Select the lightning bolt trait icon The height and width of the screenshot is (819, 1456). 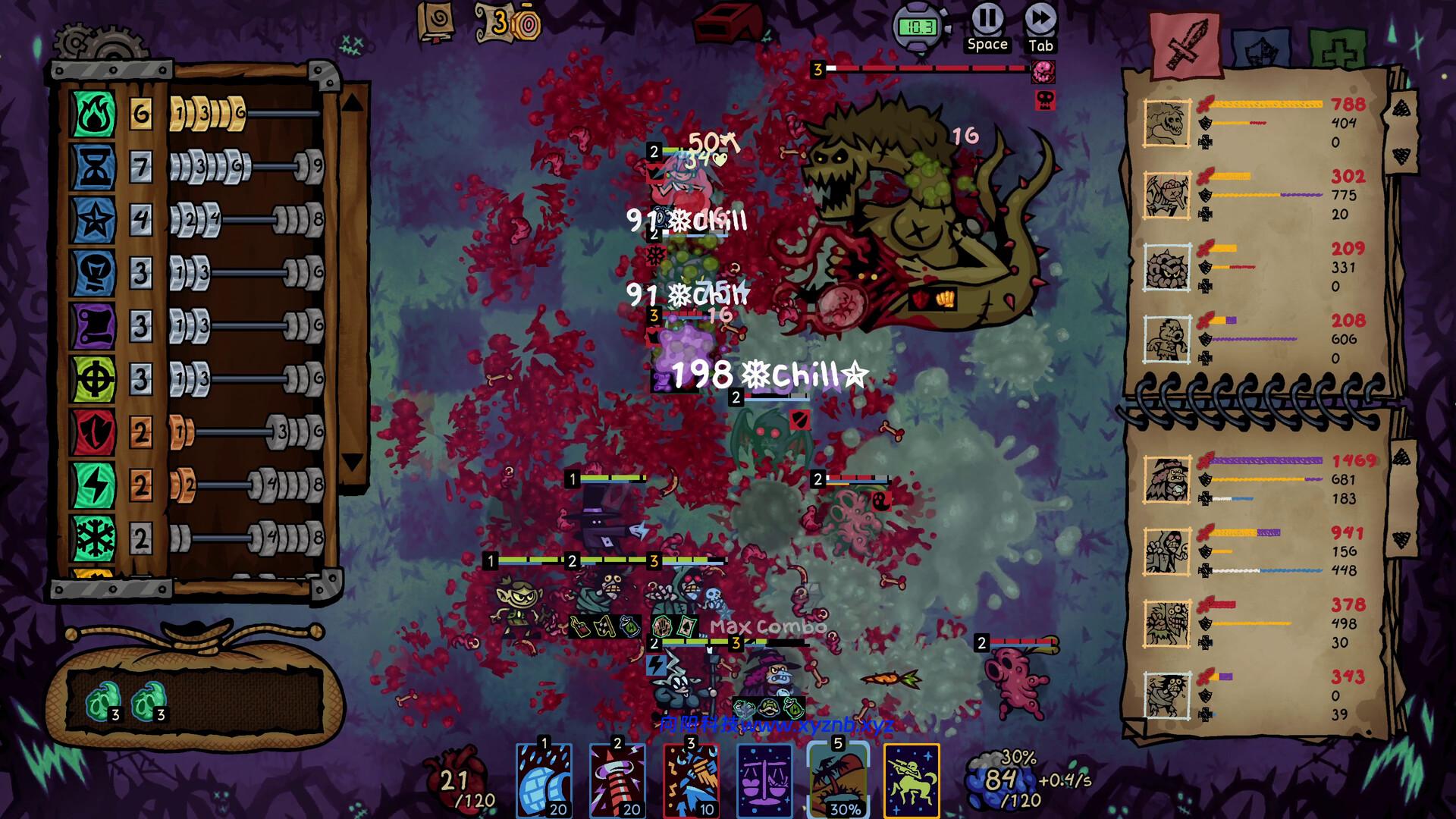[93, 485]
